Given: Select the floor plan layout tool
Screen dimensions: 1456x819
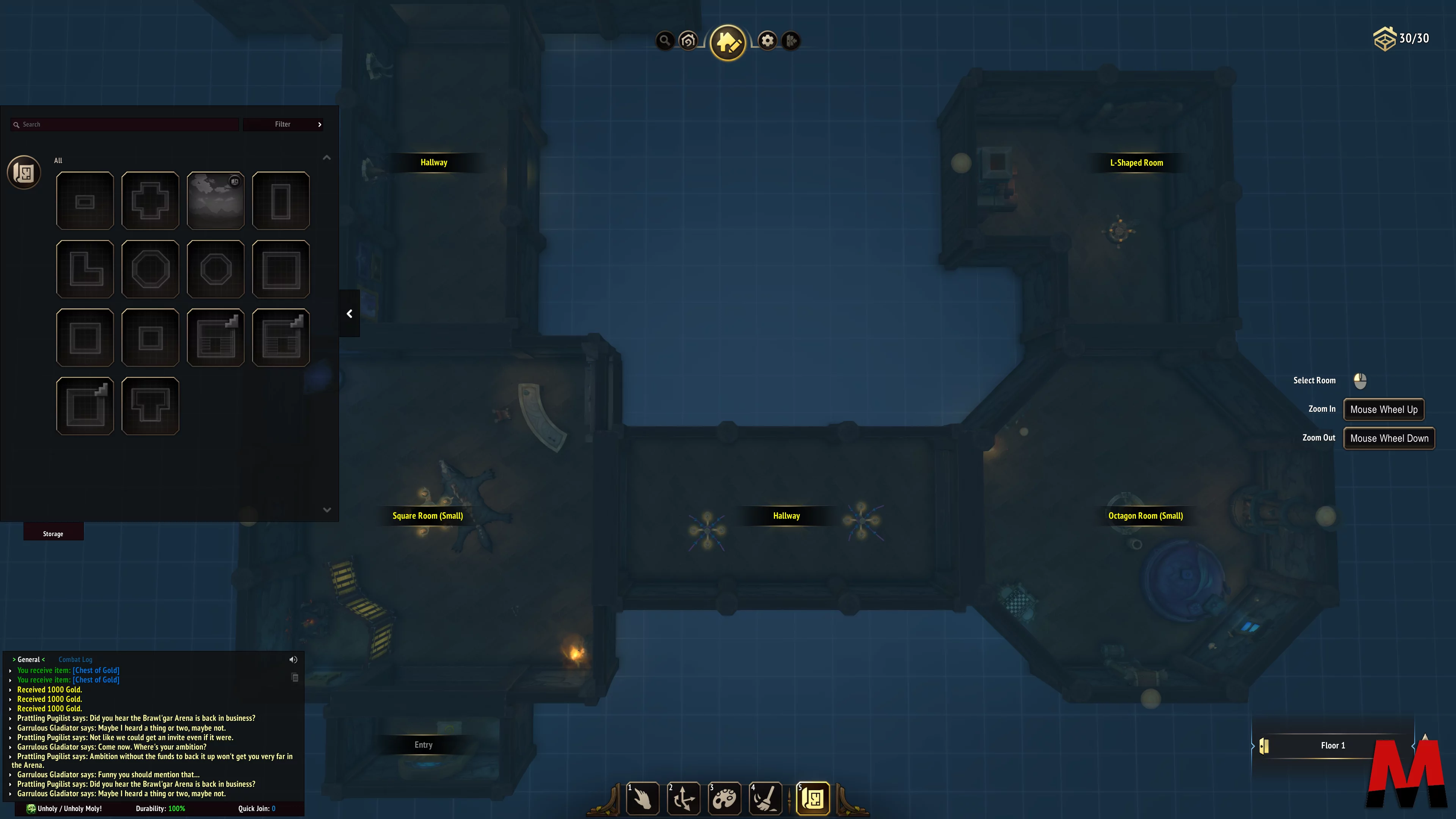Looking at the screenshot, I should (813, 799).
